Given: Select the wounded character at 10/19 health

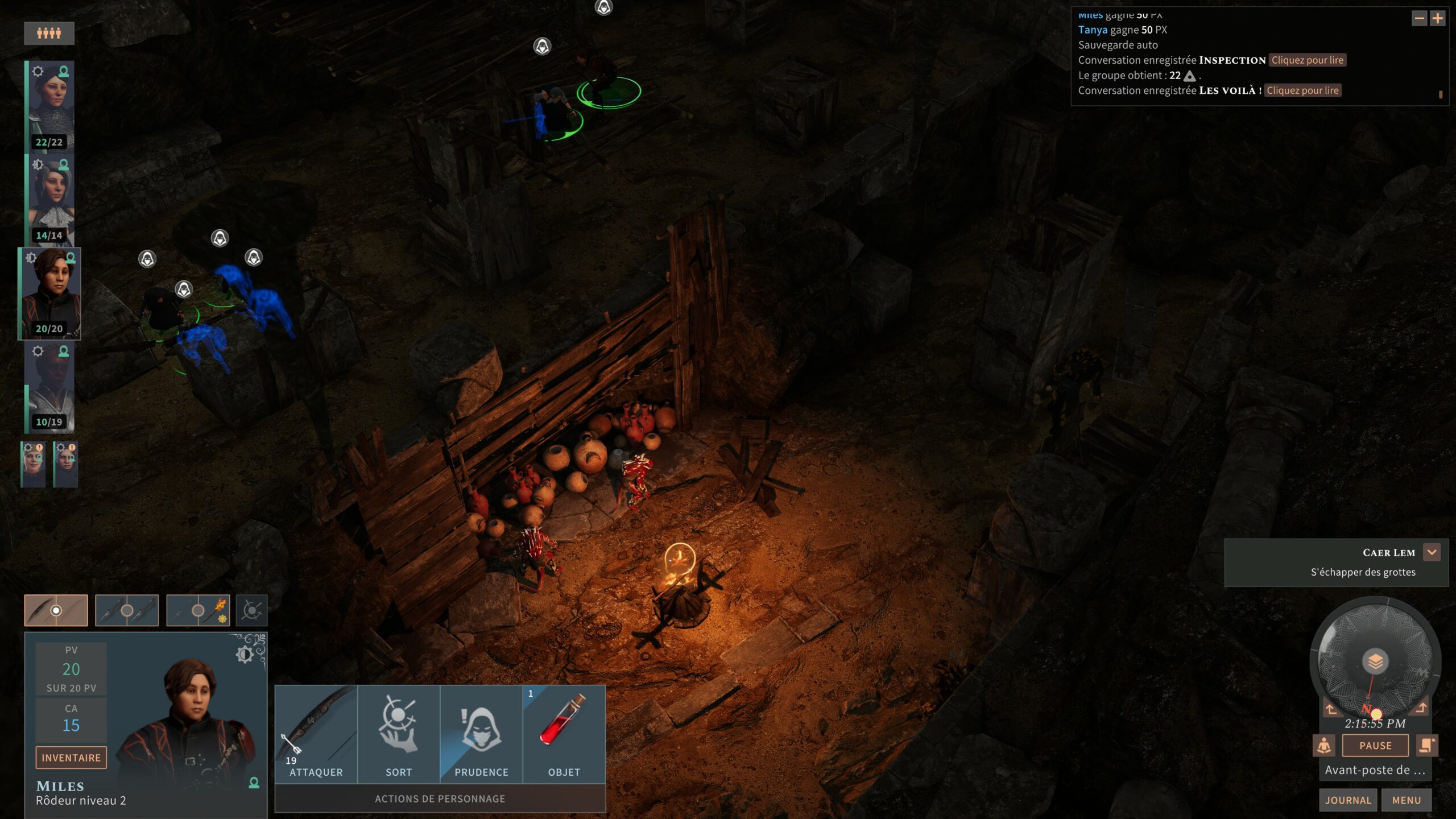Looking at the screenshot, I should [x=51, y=387].
